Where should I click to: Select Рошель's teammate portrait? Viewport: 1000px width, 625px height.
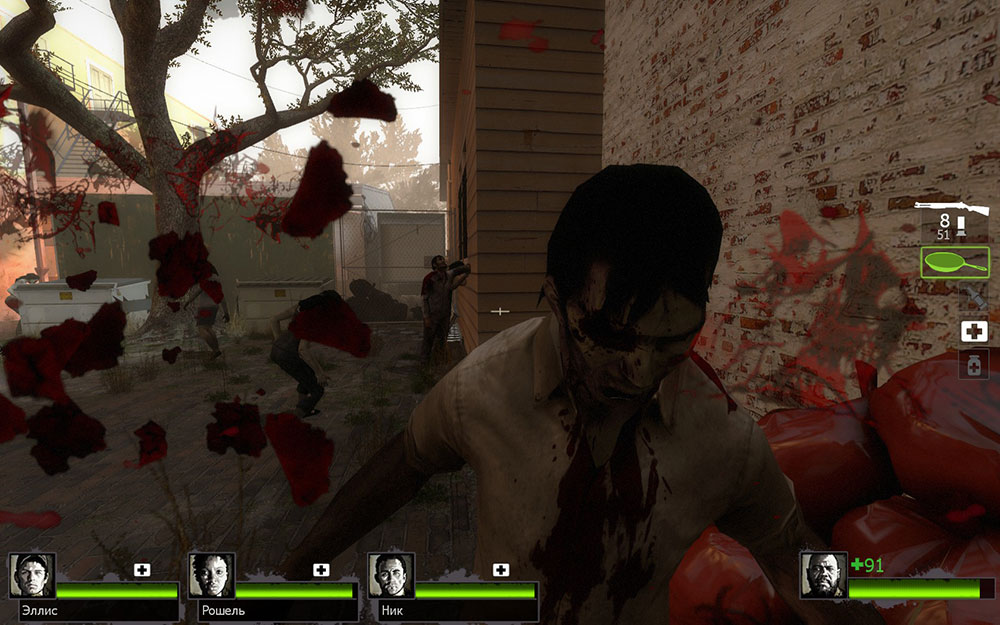pos(211,575)
